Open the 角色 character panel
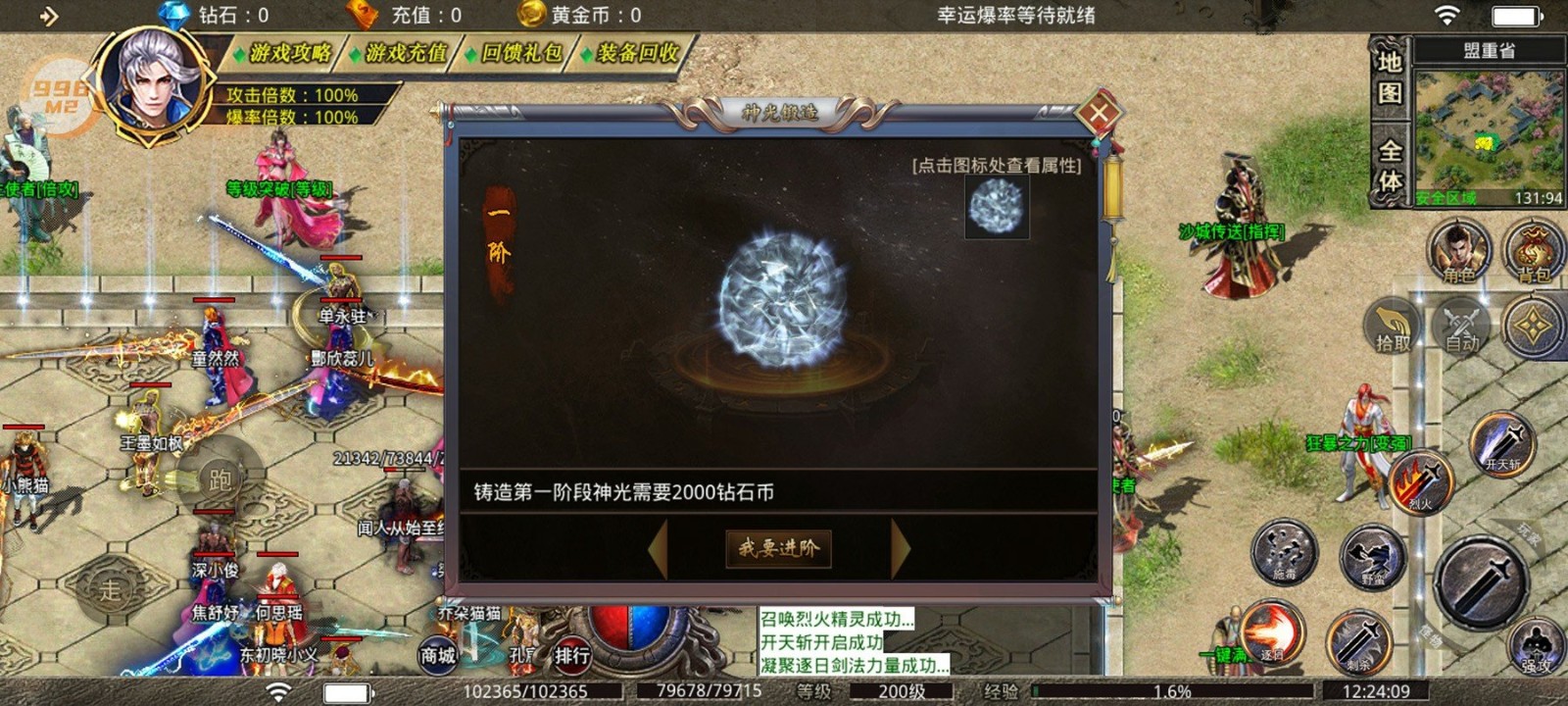The image size is (1568, 706). [1457, 253]
